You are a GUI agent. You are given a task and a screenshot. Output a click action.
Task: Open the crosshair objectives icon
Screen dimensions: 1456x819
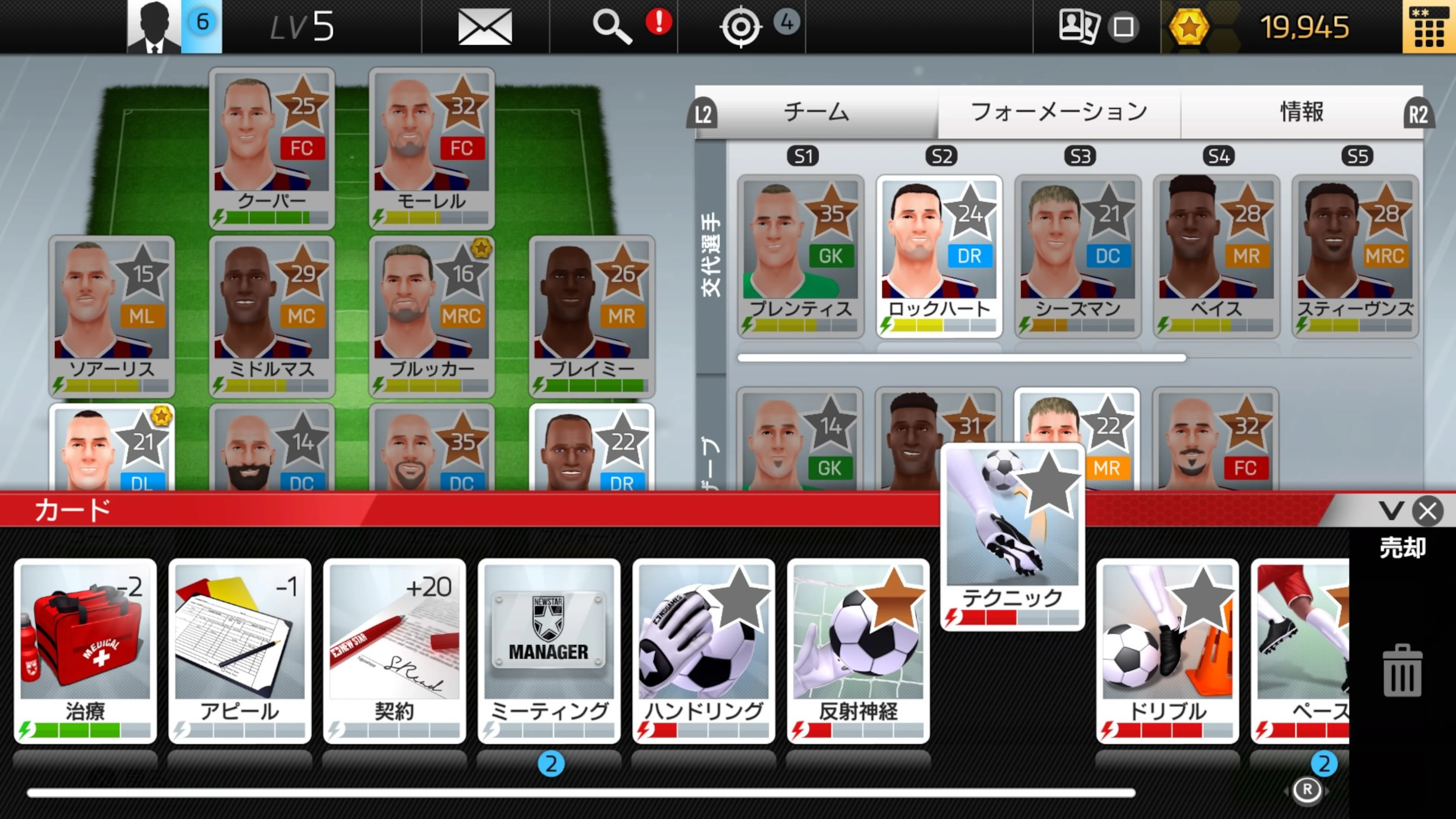pyautogui.click(x=741, y=27)
